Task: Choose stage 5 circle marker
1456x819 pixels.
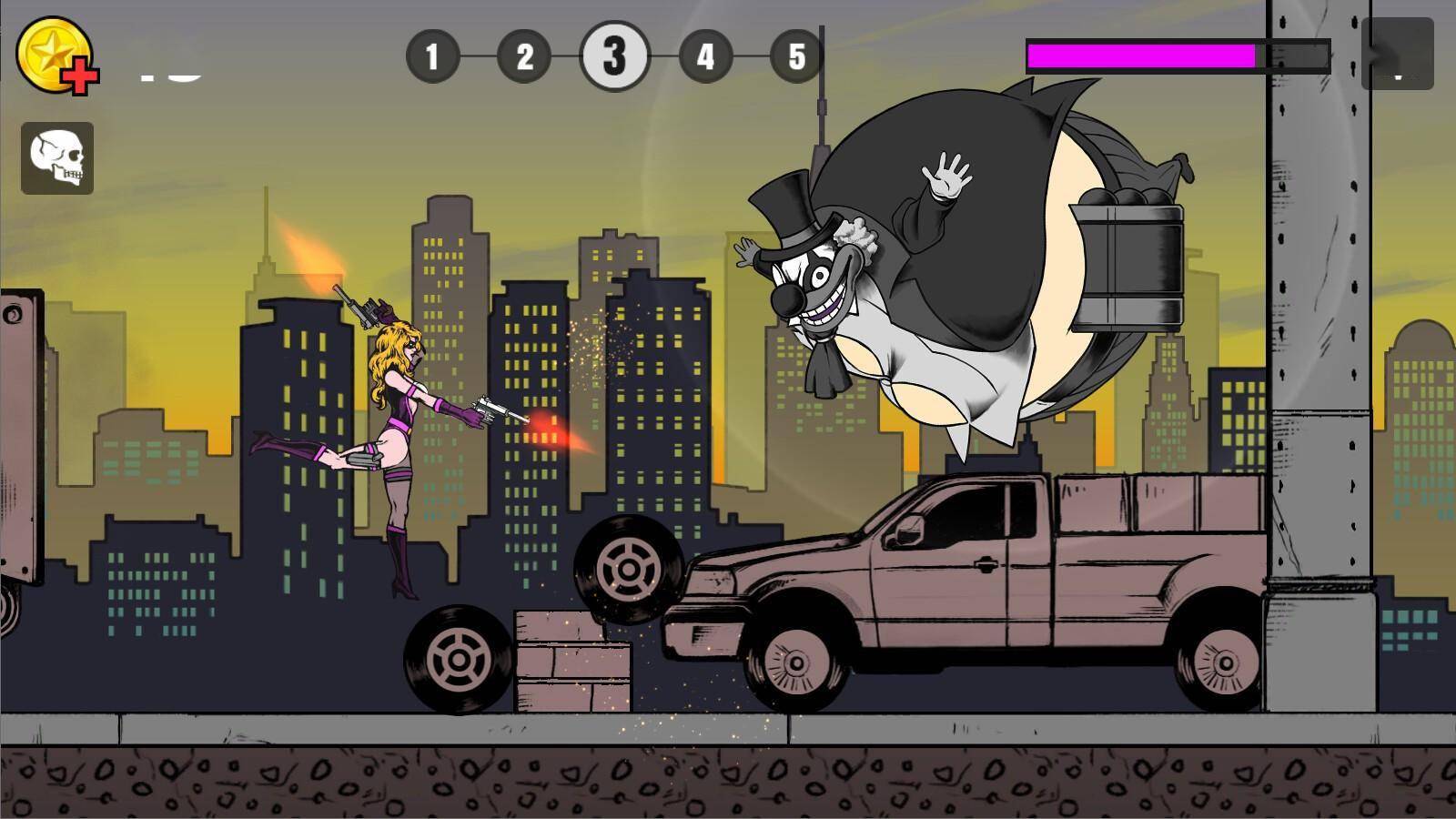Action: pyautogui.click(x=796, y=56)
